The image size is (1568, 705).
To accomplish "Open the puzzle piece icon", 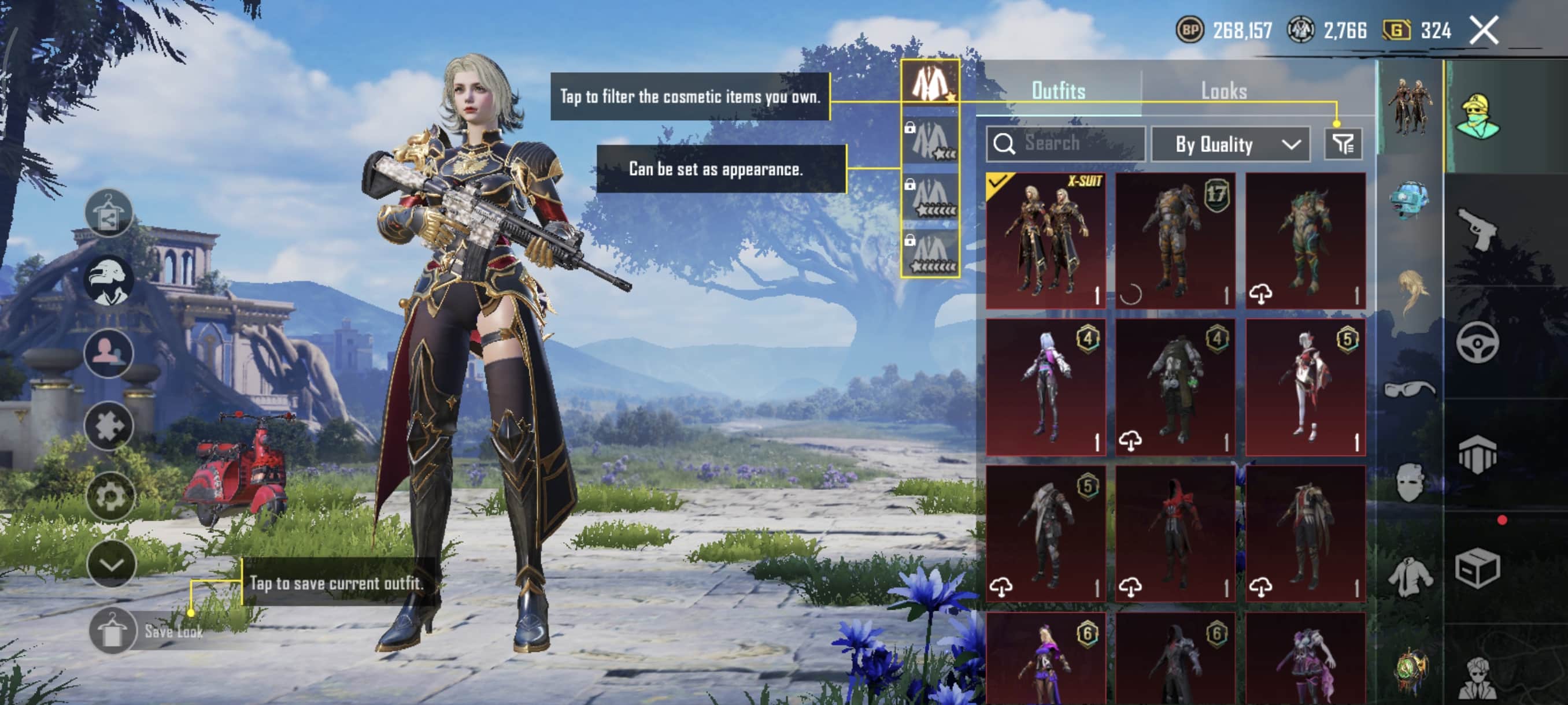I will (x=109, y=426).
